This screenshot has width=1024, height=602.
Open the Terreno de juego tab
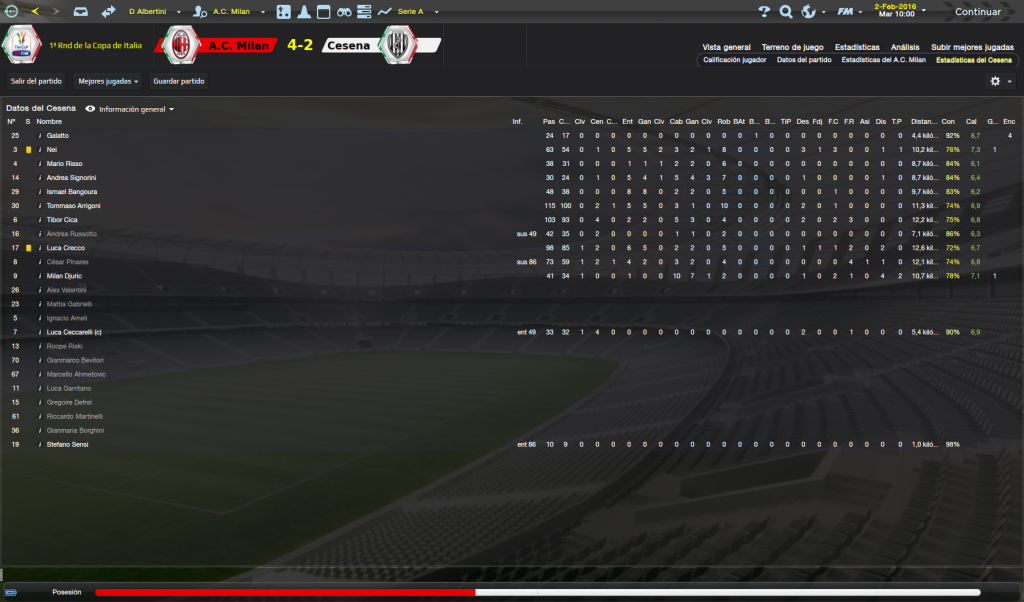(x=792, y=47)
